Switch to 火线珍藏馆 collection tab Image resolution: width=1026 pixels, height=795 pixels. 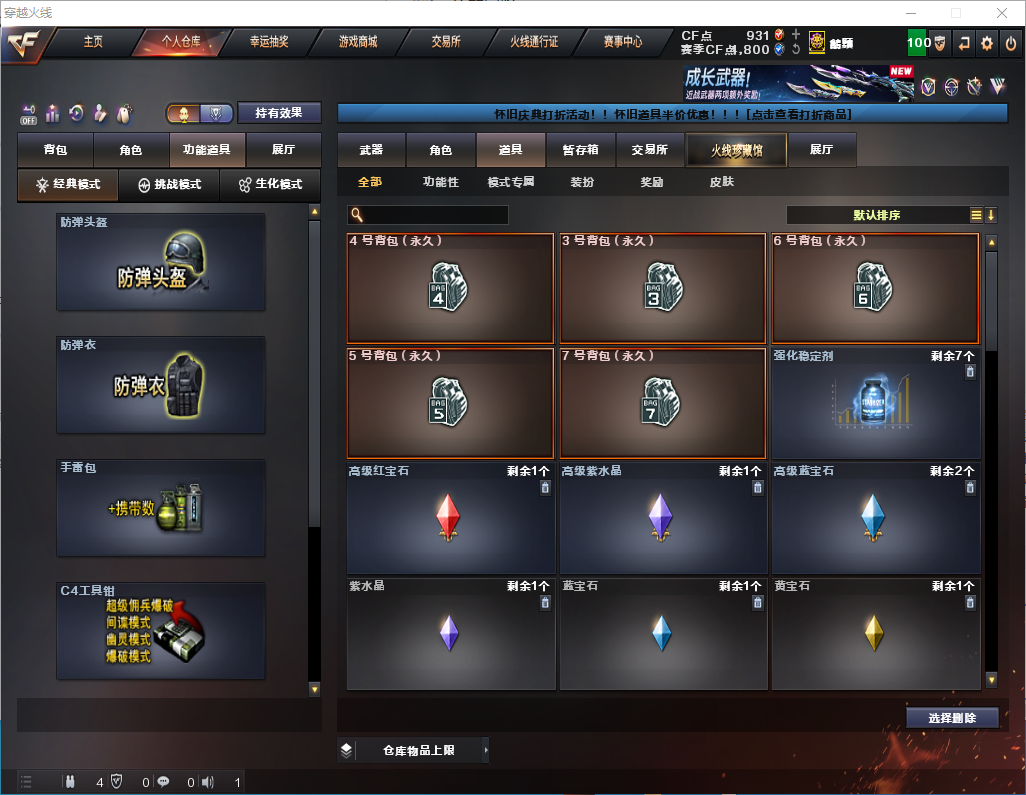pyautogui.click(x=736, y=150)
